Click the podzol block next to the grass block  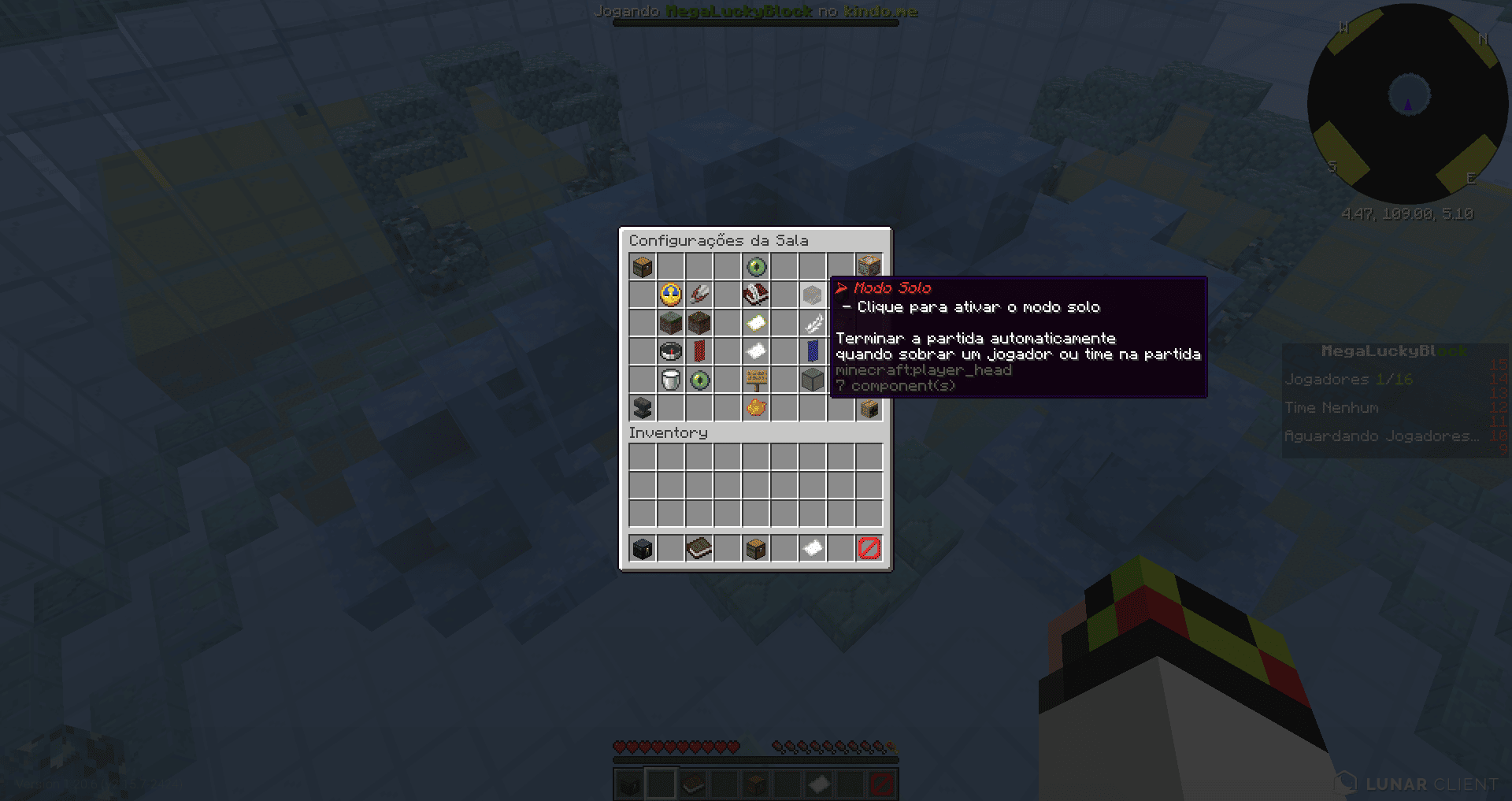point(699,324)
